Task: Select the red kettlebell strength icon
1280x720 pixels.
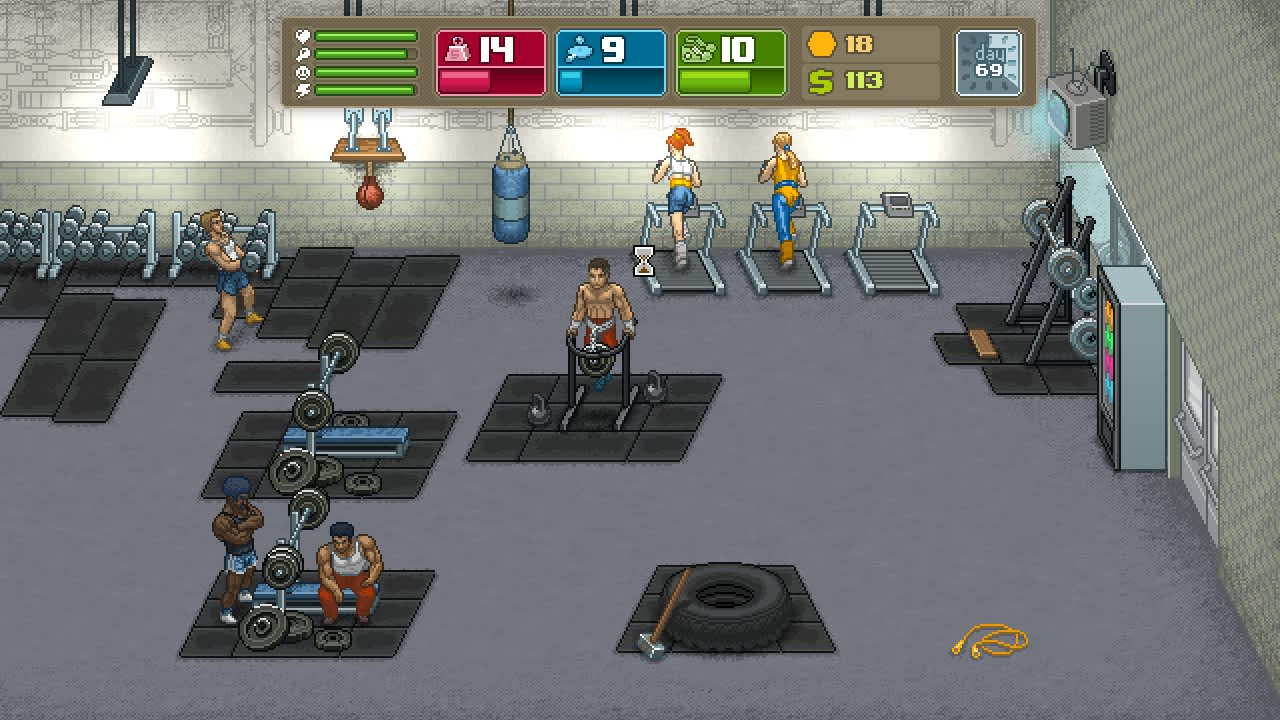Action: pos(458,48)
